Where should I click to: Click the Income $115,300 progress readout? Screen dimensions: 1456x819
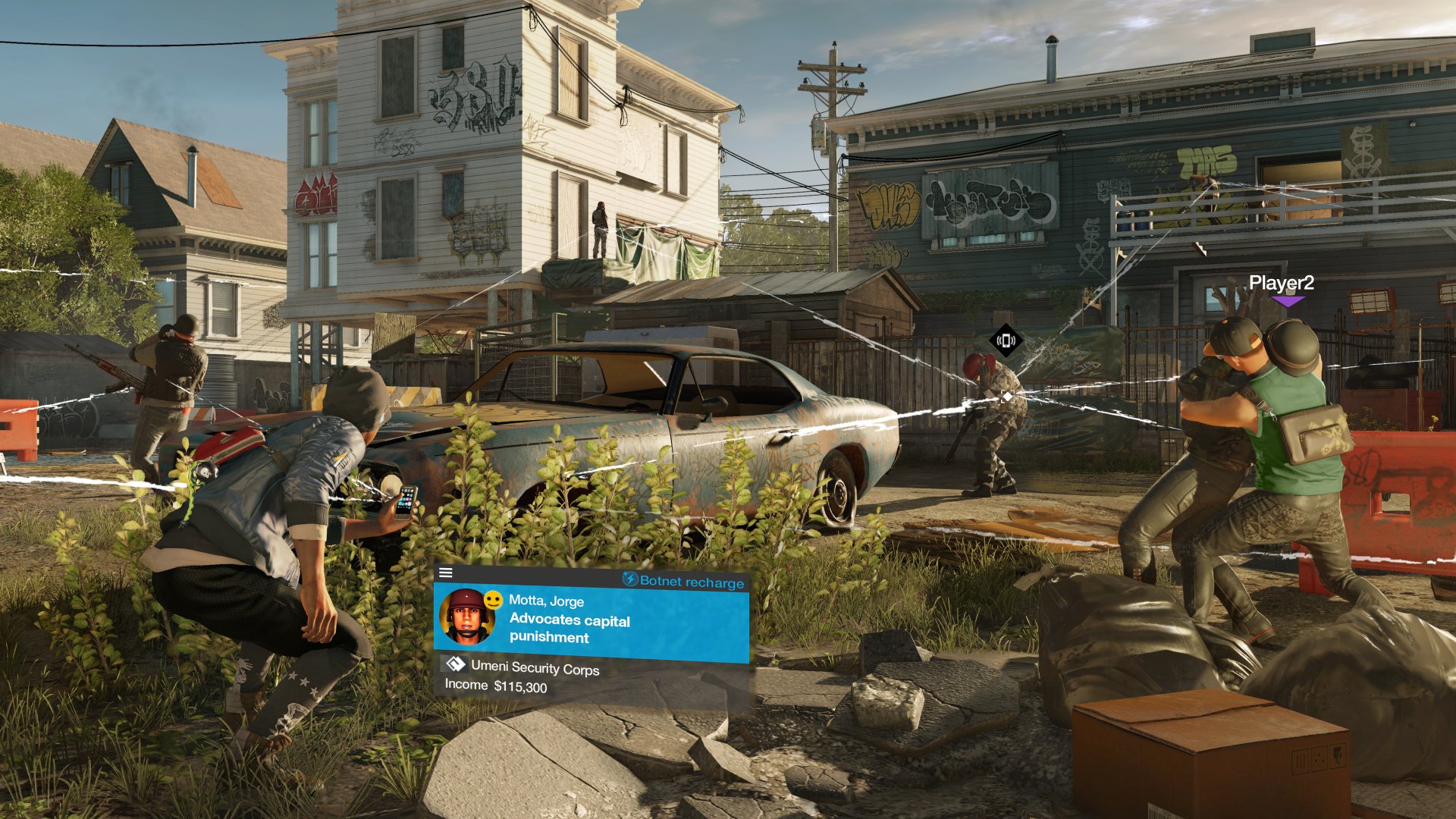[497, 684]
